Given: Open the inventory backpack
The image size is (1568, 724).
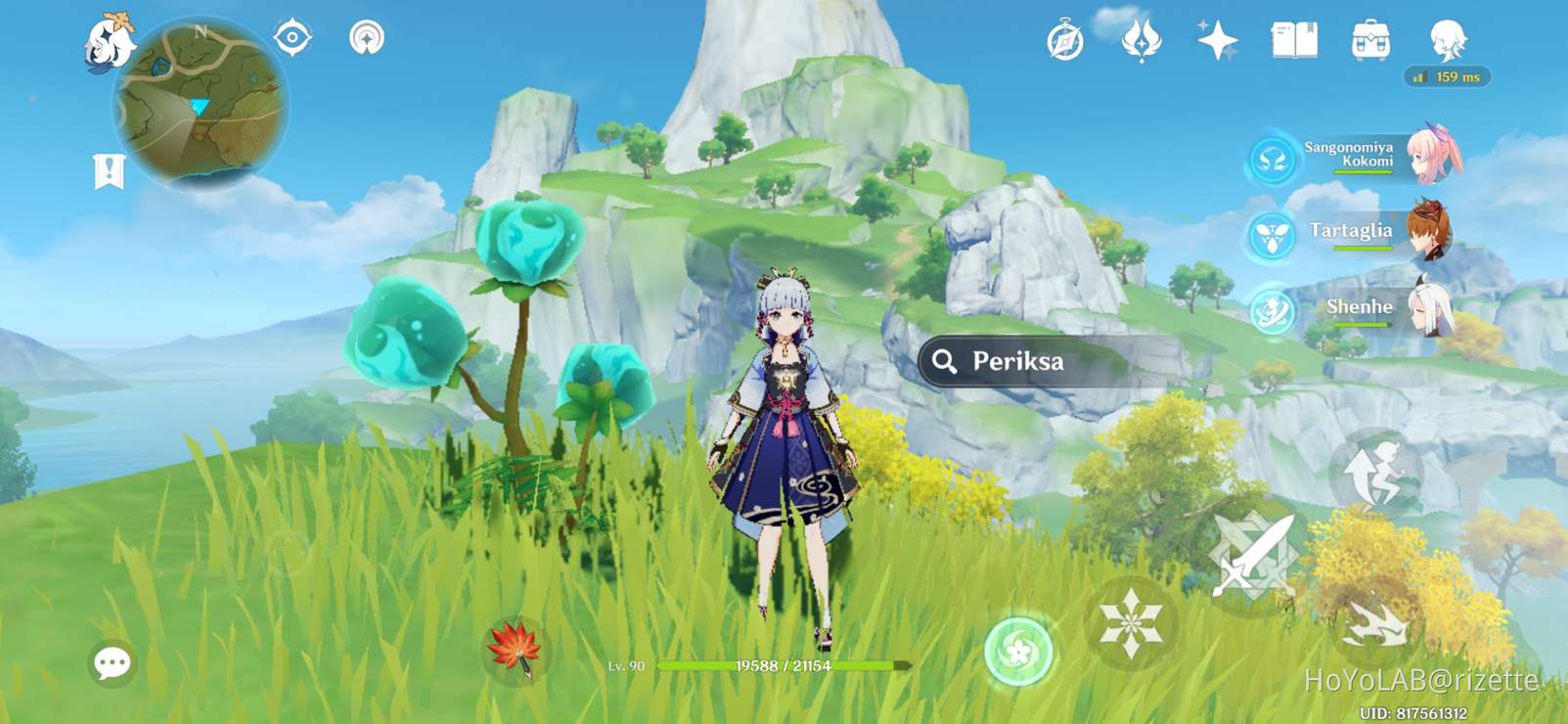Looking at the screenshot, I should point(1369,39).
